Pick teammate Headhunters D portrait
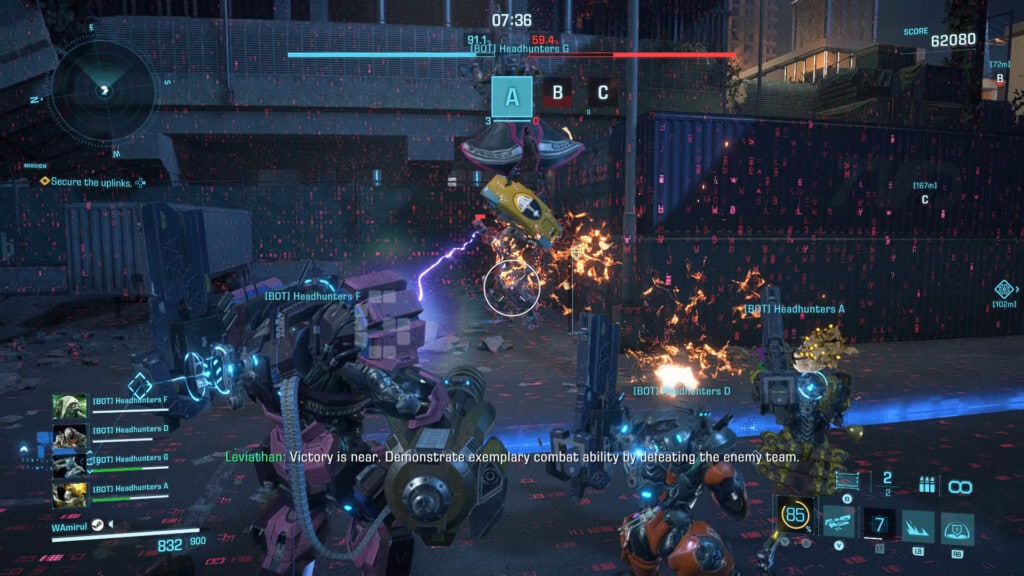This screenshot has height=576, width=1024. pyautogui.click(x=70, y=436)
